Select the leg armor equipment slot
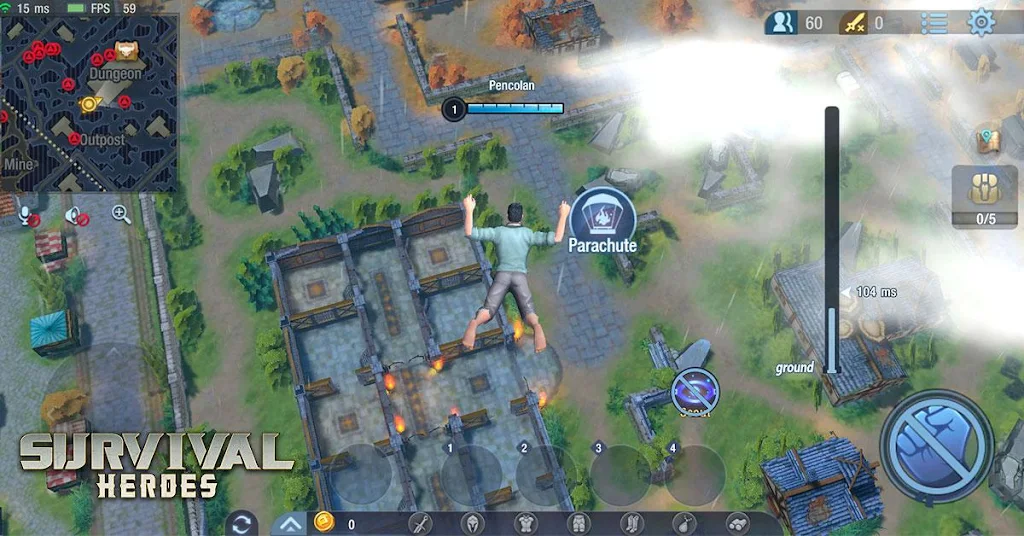 (578, 523)
